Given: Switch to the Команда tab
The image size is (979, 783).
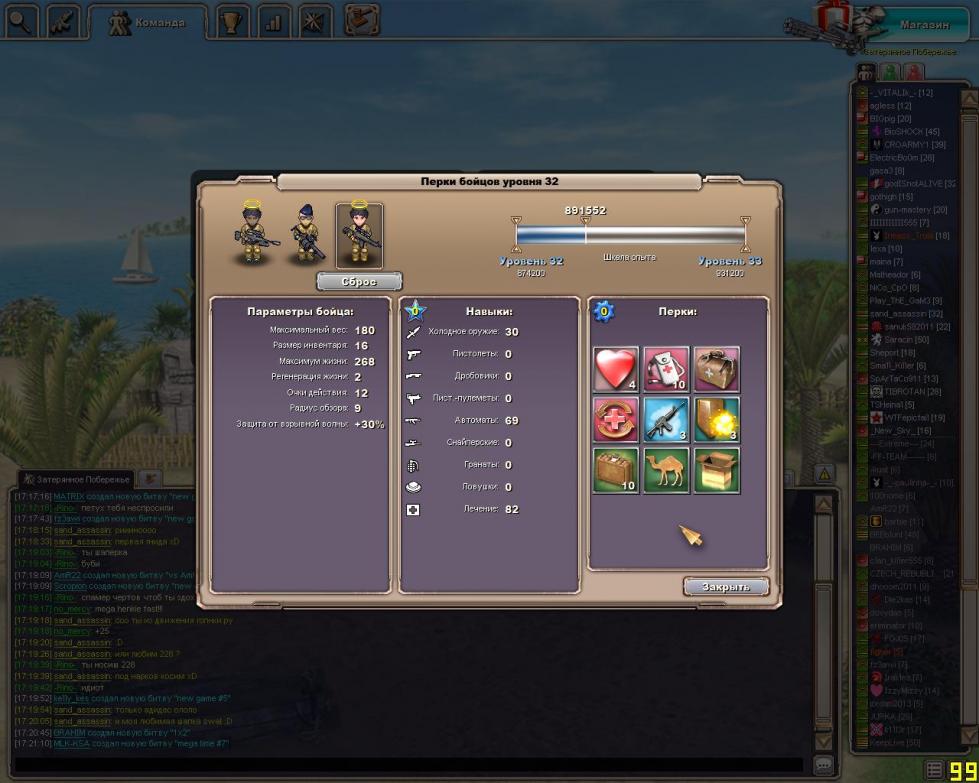Looking at the screenshot, I should [146, 22].
